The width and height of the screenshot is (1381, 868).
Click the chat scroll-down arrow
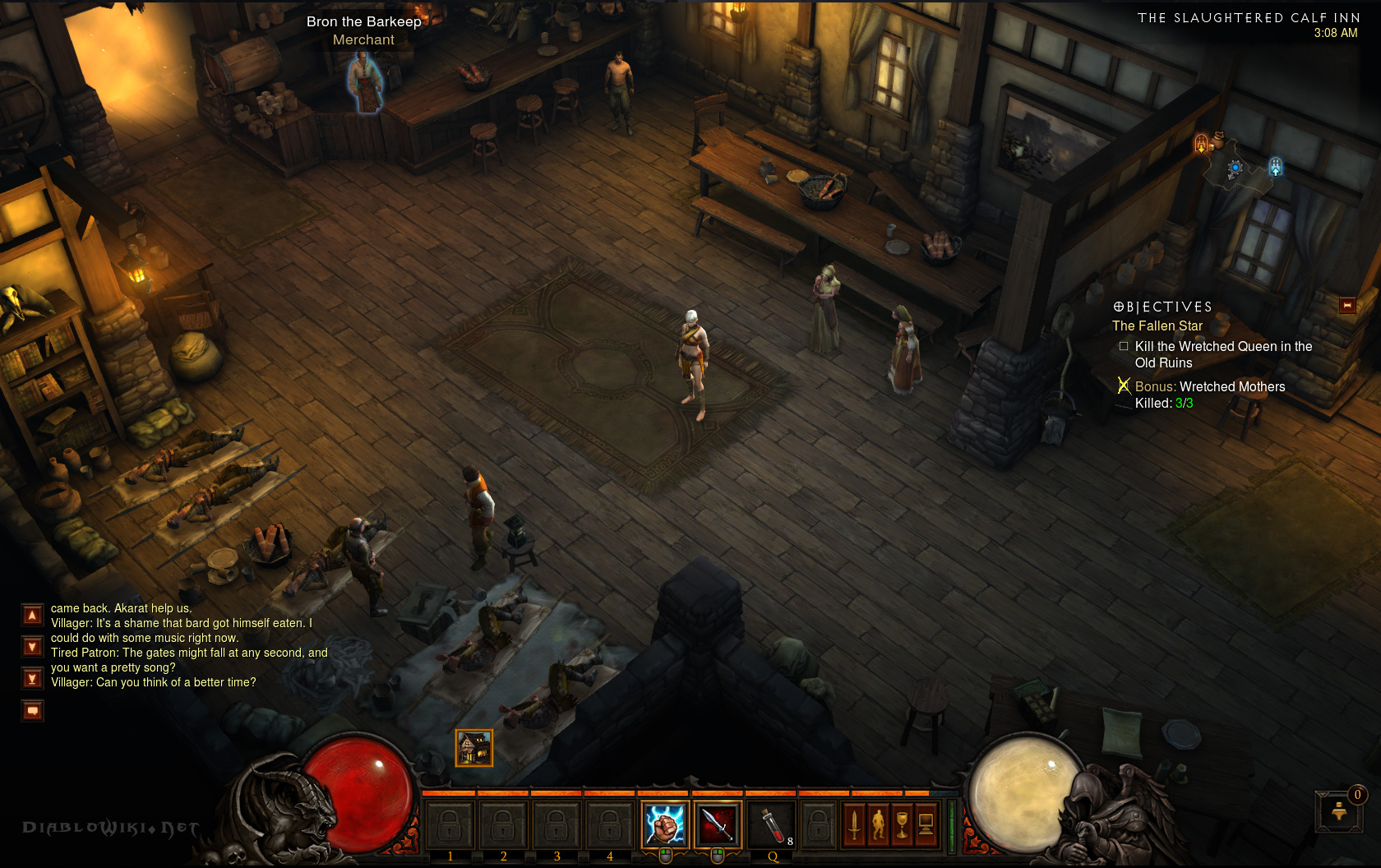(x=32, y=647)
